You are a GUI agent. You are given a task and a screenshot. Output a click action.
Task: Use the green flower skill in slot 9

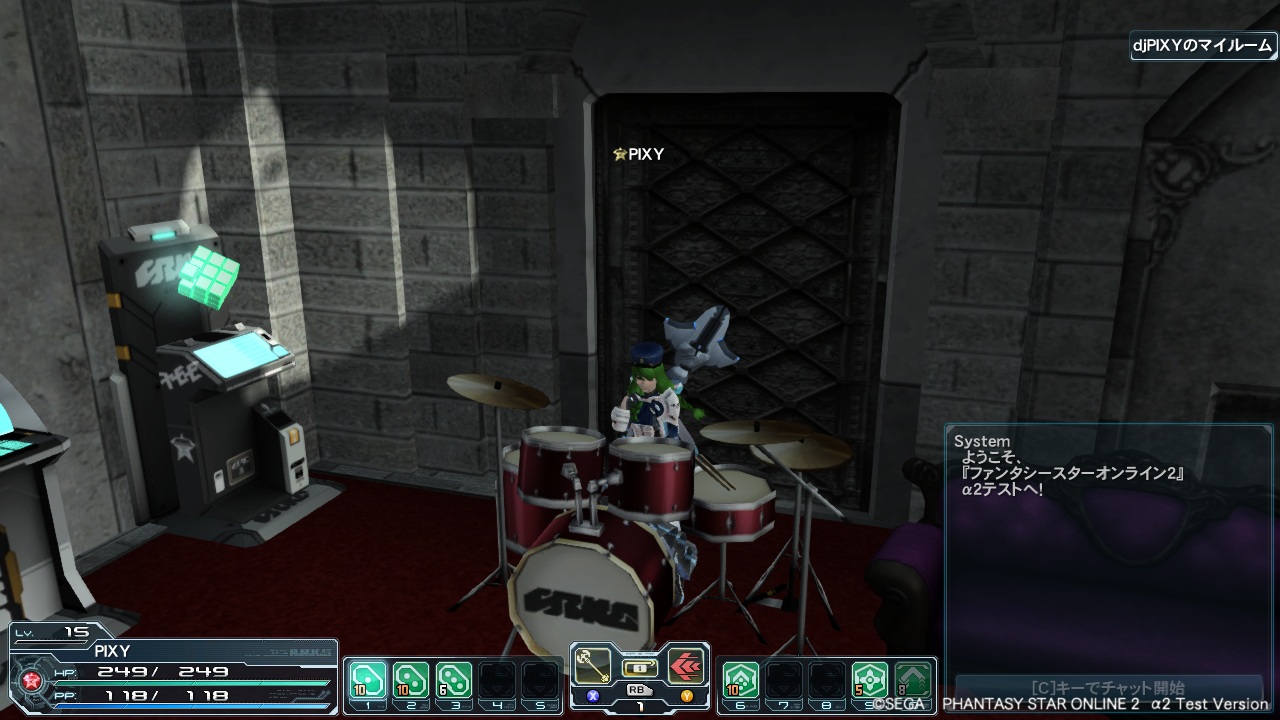pyautogui.click(x=869, y=680)
